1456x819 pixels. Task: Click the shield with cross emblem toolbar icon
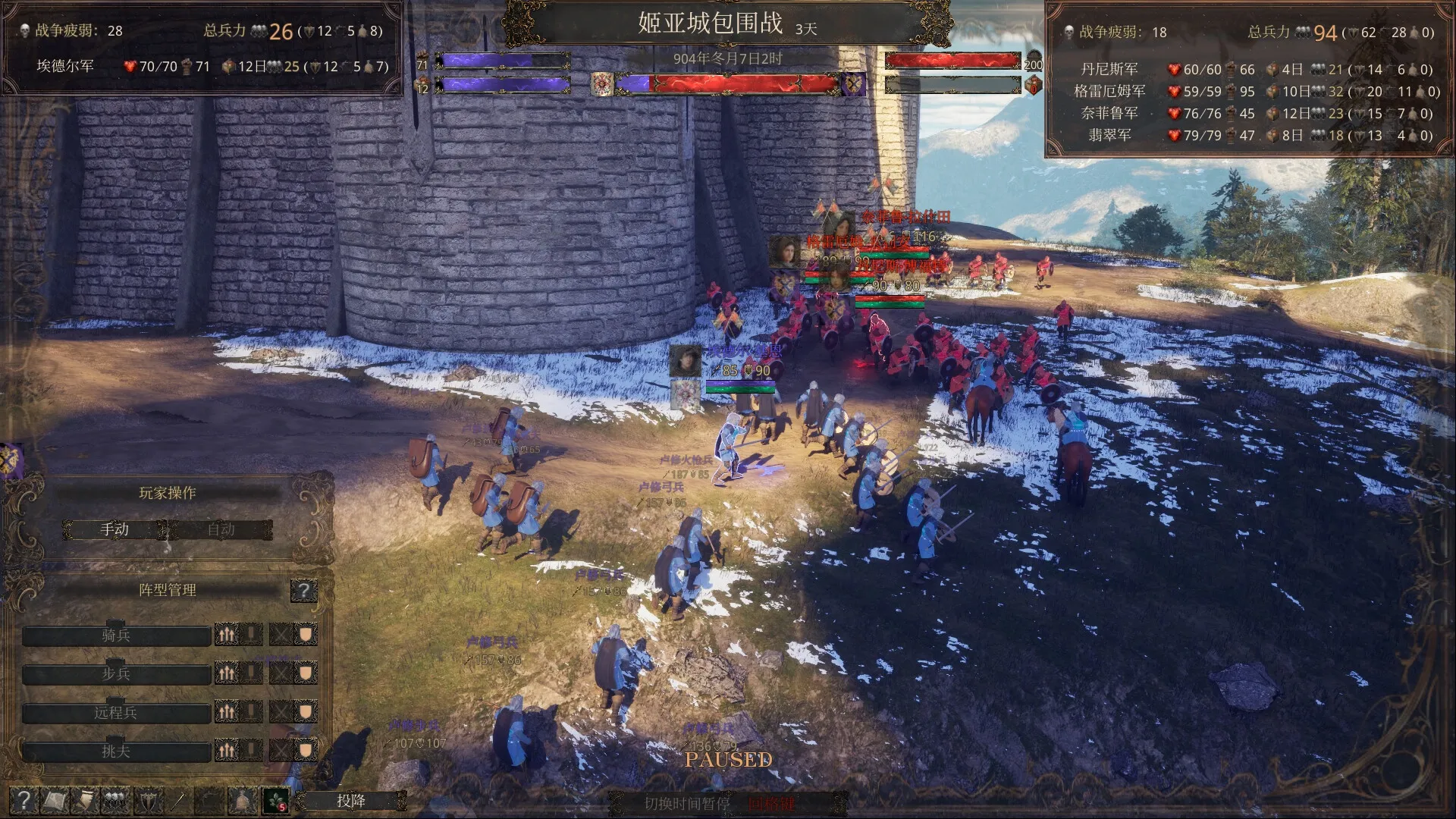148,800
